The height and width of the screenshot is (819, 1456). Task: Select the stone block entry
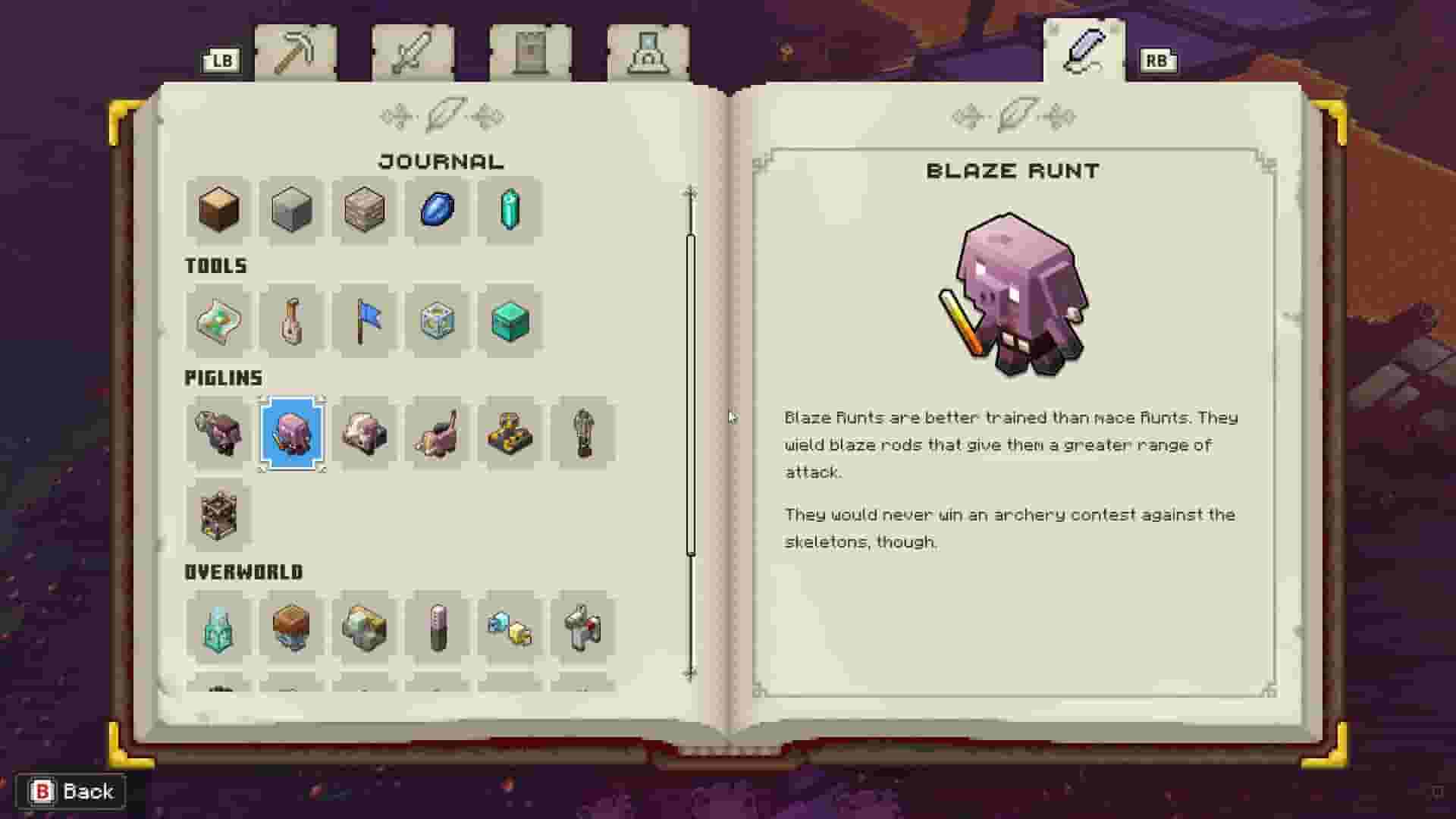click(x=291, y=211)
